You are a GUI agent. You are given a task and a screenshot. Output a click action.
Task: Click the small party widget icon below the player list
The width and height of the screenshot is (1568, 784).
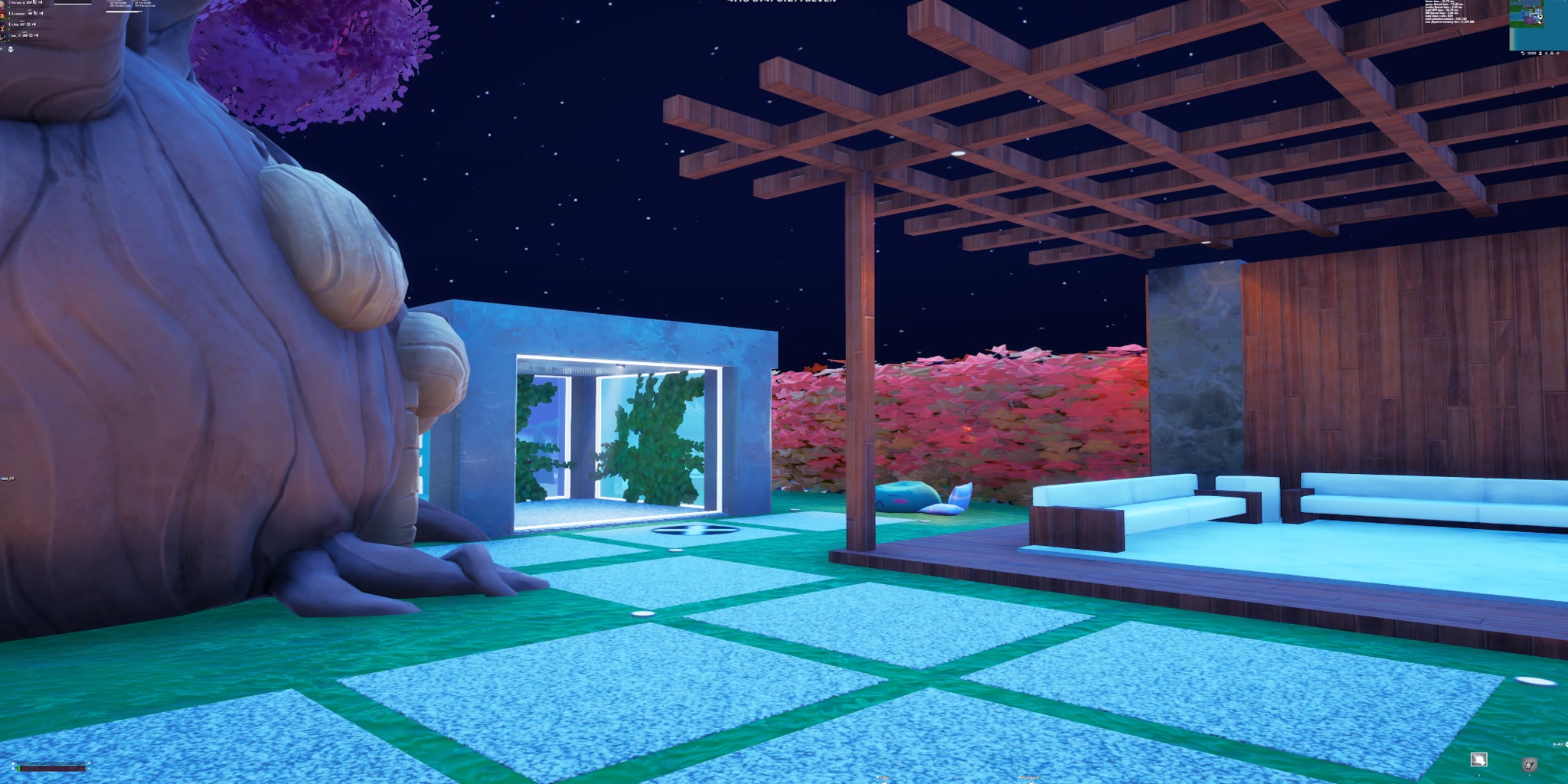11,49
